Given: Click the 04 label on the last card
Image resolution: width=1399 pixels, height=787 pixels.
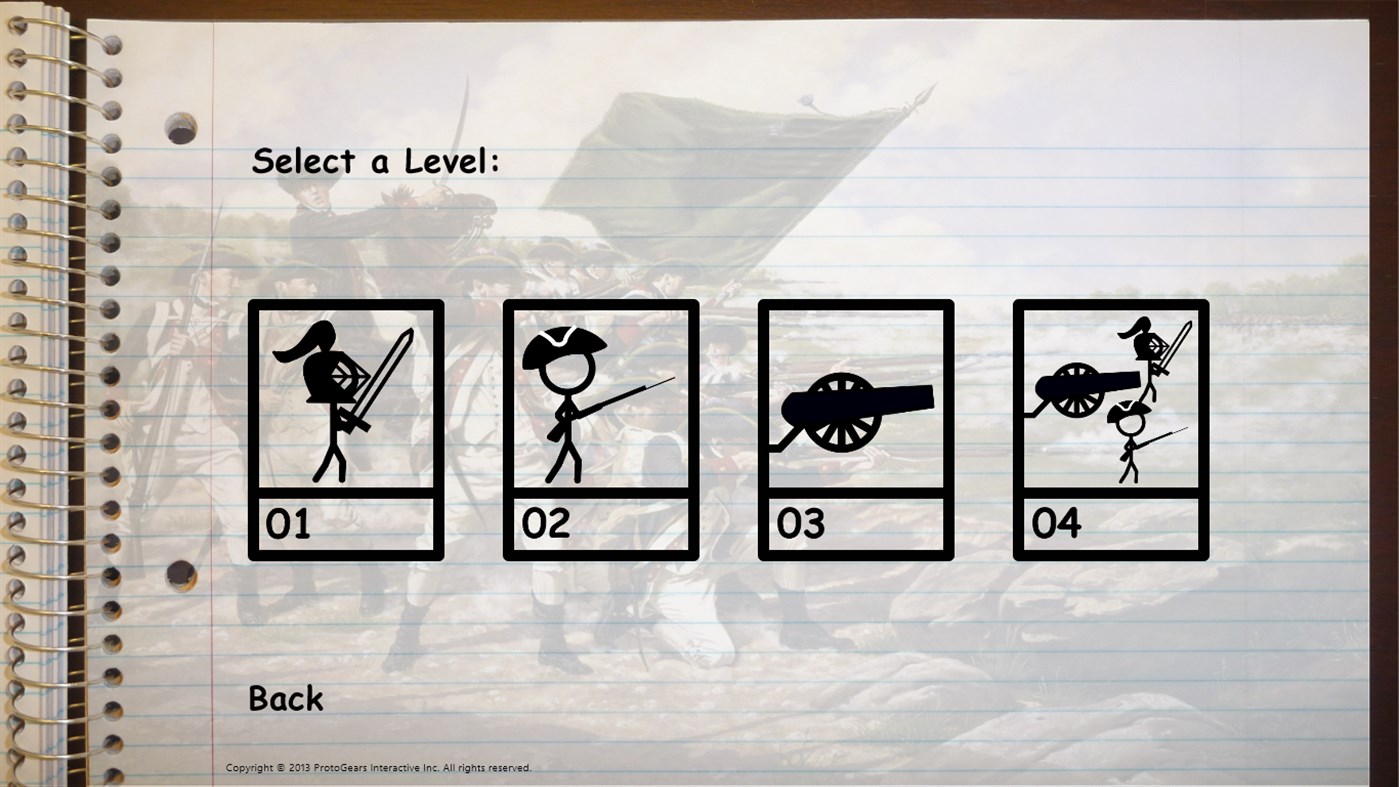Looking at the screenshot, I should (1058, 523).
